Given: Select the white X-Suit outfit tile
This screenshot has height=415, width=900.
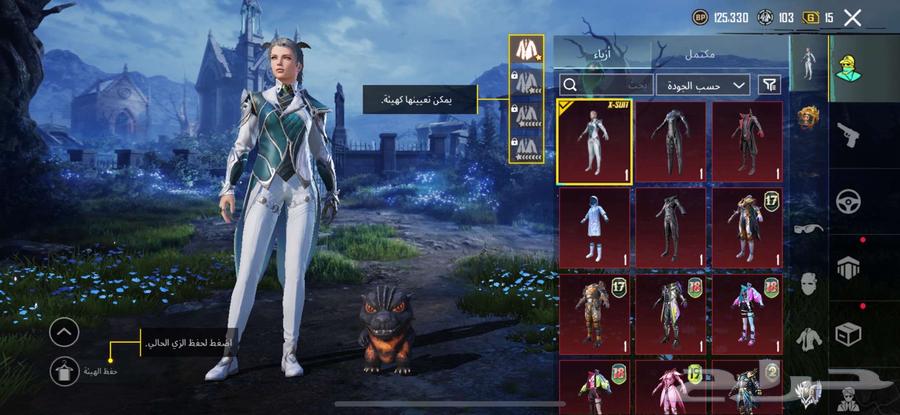Looking at the screenshot, I should pyautogui.click(x=593, y=141).
